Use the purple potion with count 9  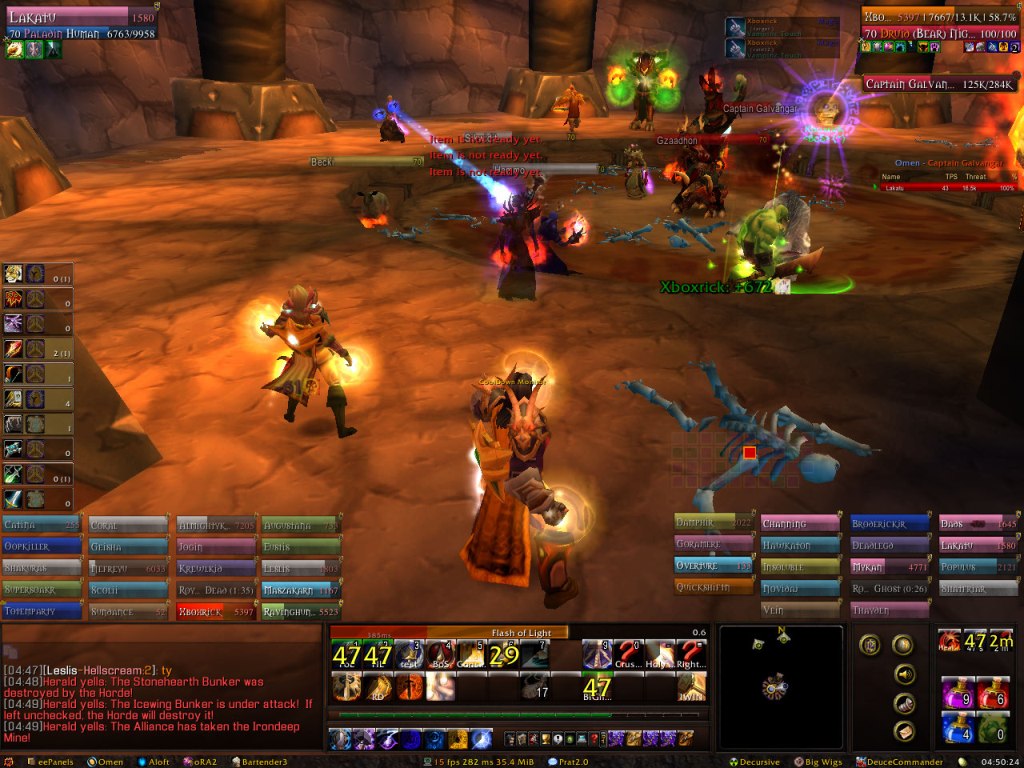[x=957, y=692]
